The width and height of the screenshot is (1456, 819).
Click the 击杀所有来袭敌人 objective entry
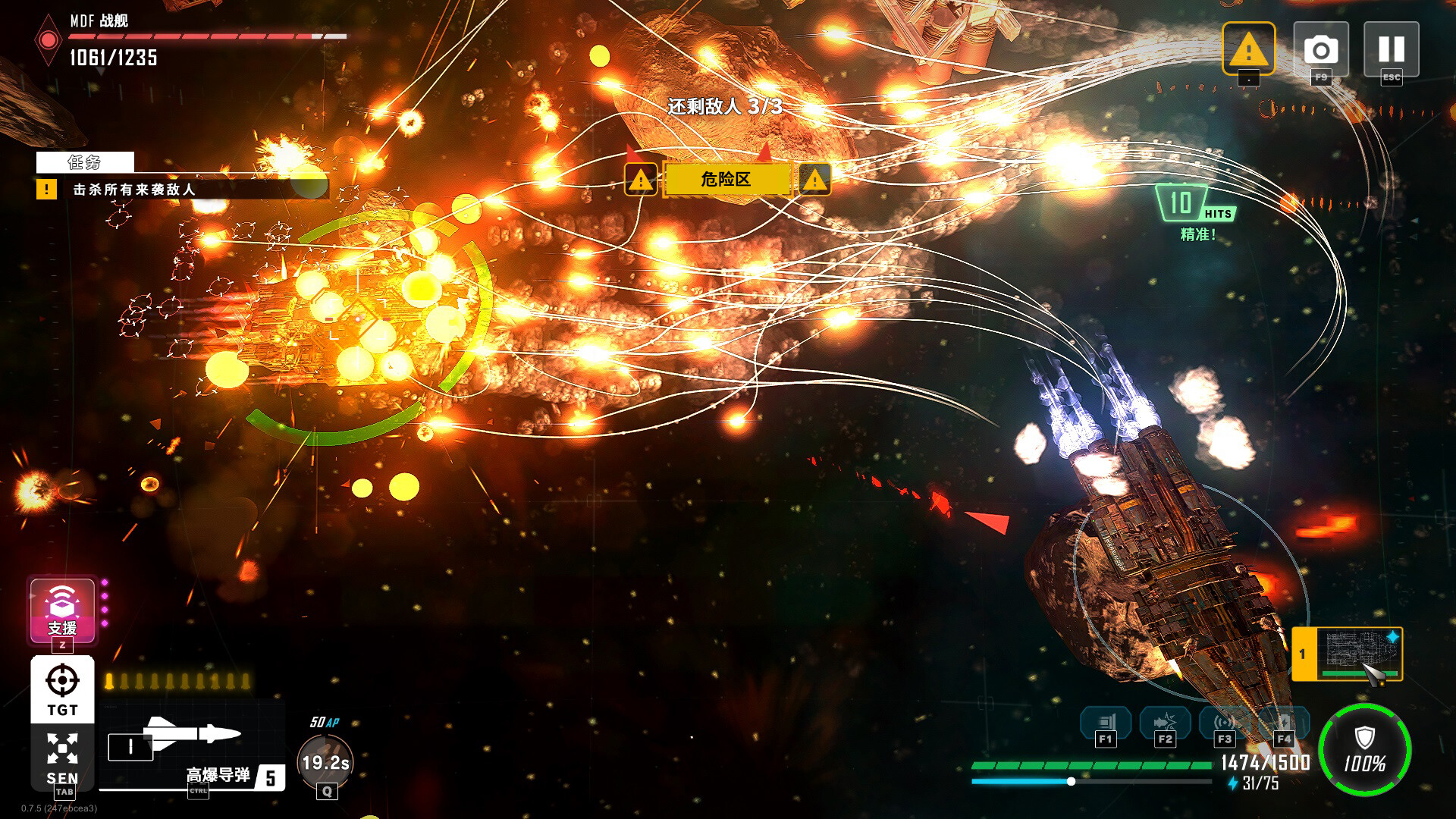tap(134, 190)
